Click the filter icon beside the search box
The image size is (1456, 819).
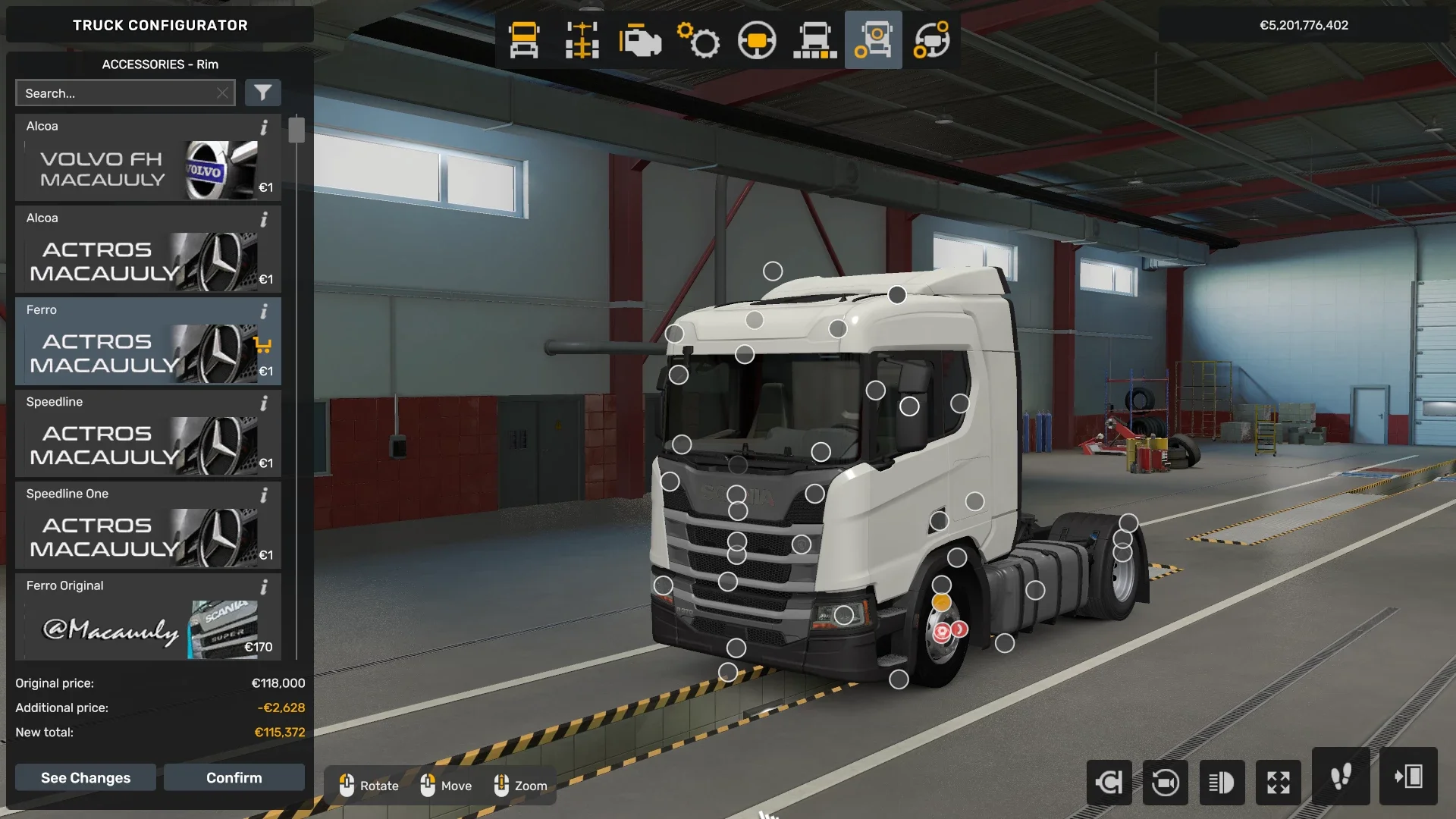point(263,93)
